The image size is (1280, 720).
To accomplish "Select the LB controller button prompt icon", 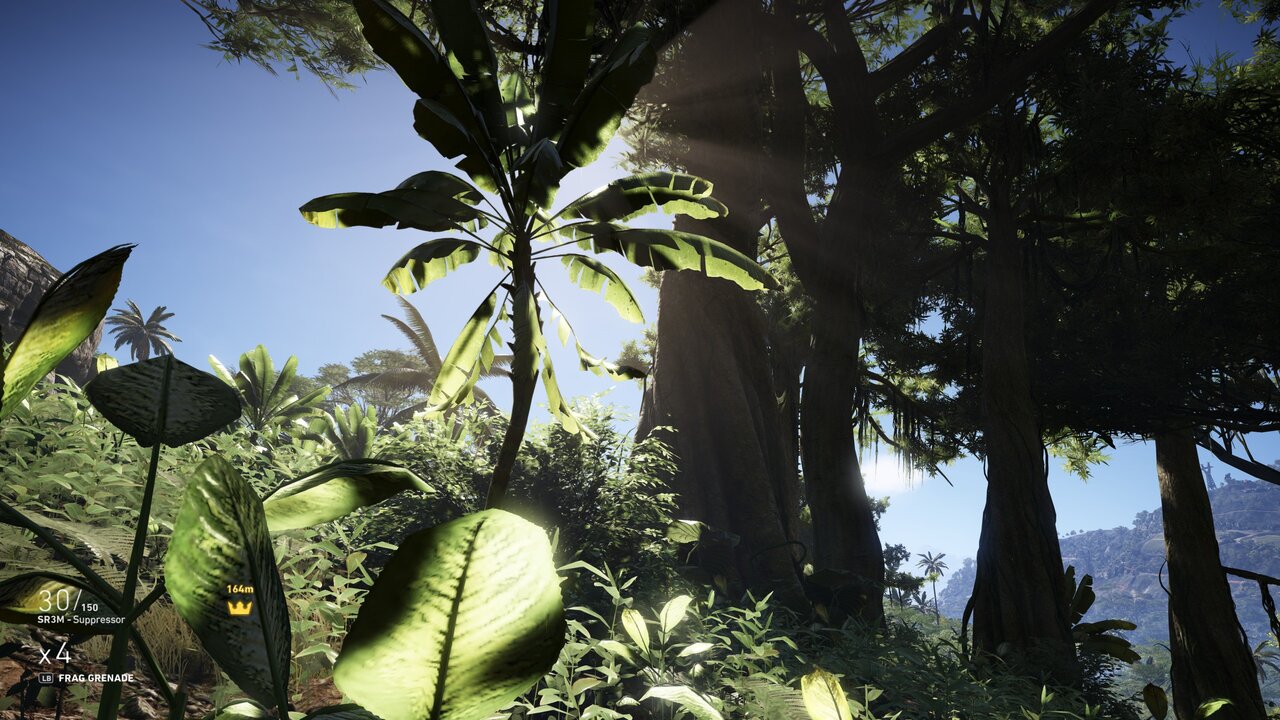I will click(x=45, y=677).
